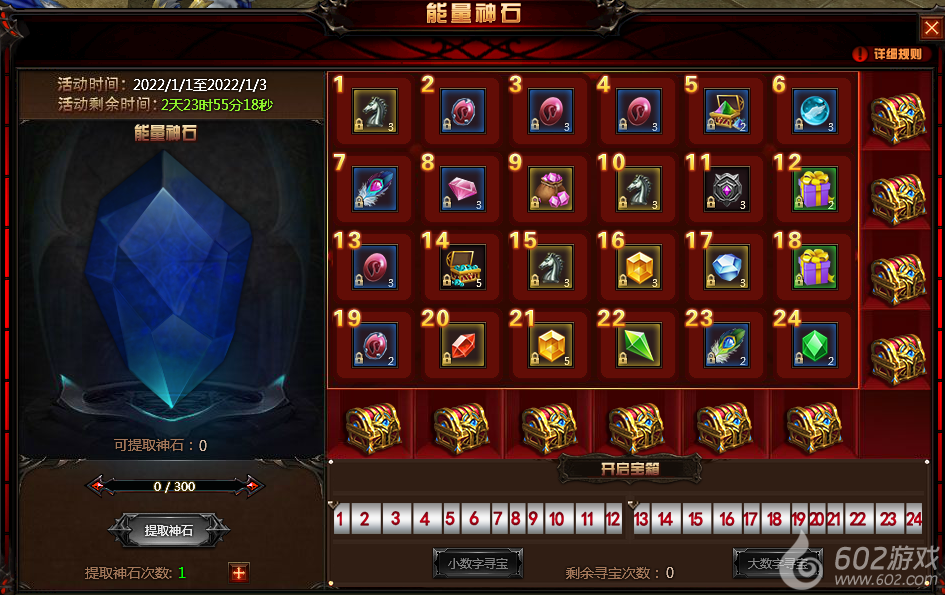Close the 能量神石 window

[x=929, y=27]
